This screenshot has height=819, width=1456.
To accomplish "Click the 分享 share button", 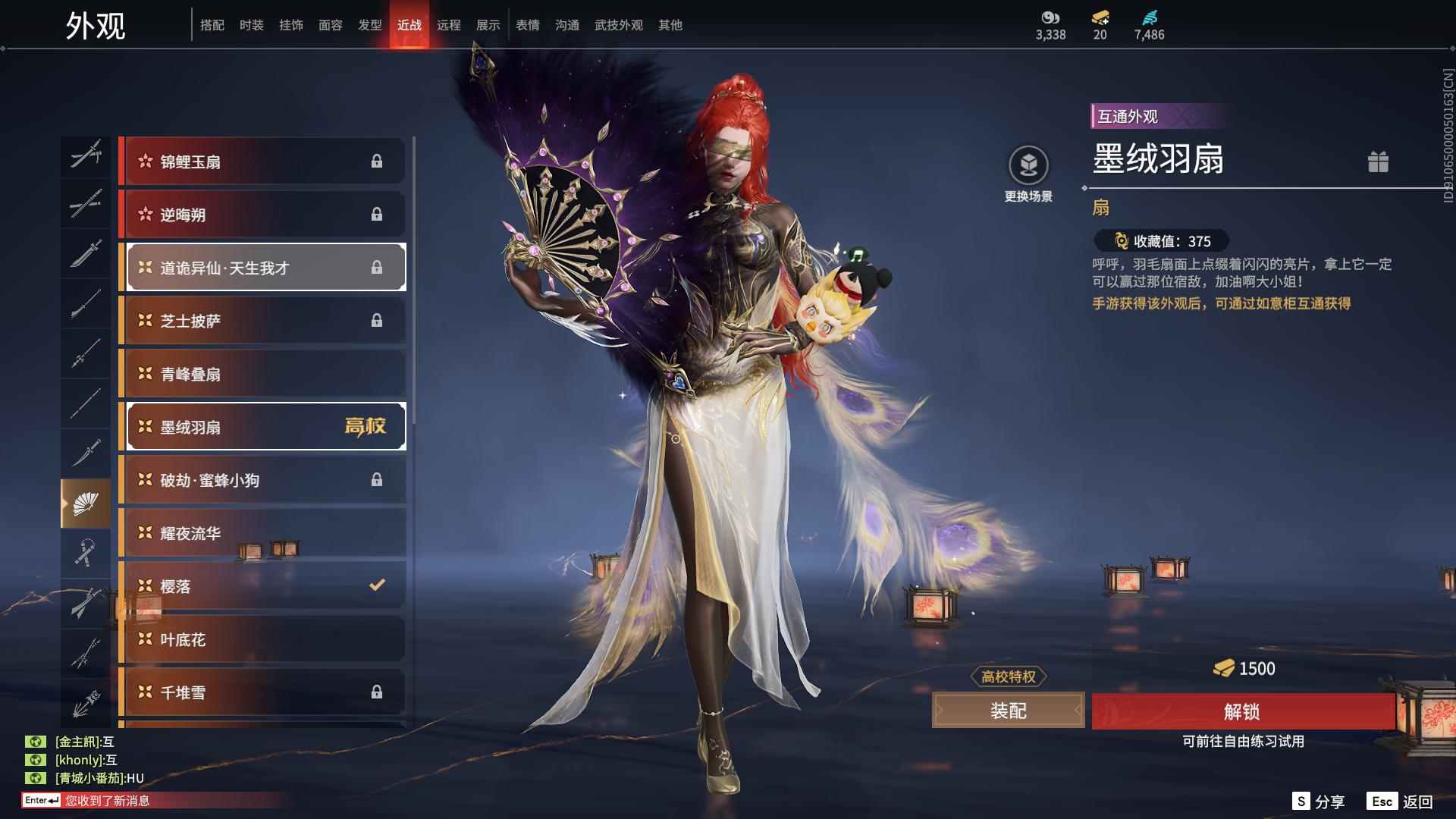I will 1318,802.
